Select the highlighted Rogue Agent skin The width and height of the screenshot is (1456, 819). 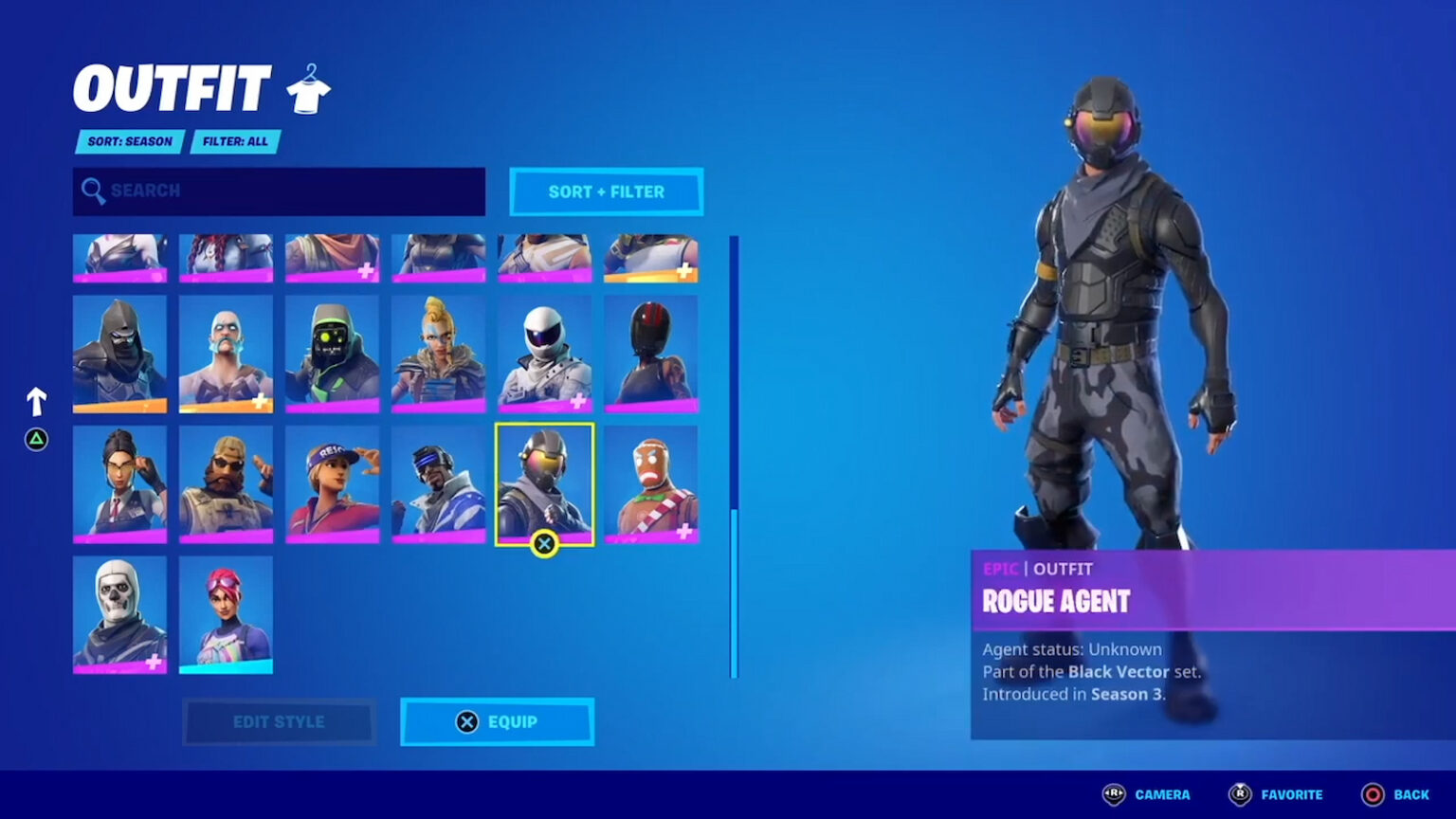[x=545, y=484]
